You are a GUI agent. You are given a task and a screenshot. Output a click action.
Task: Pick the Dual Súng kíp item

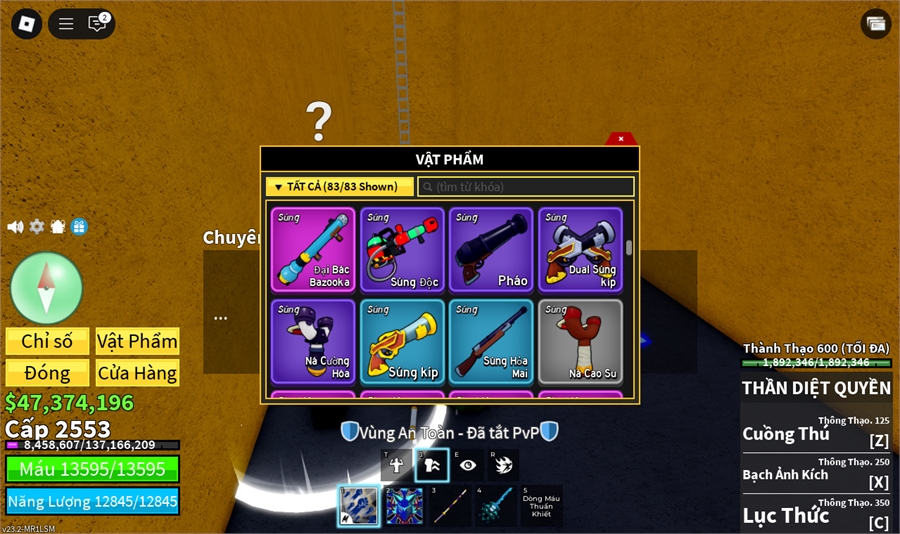pyautogui.click(x=580, y=250)
